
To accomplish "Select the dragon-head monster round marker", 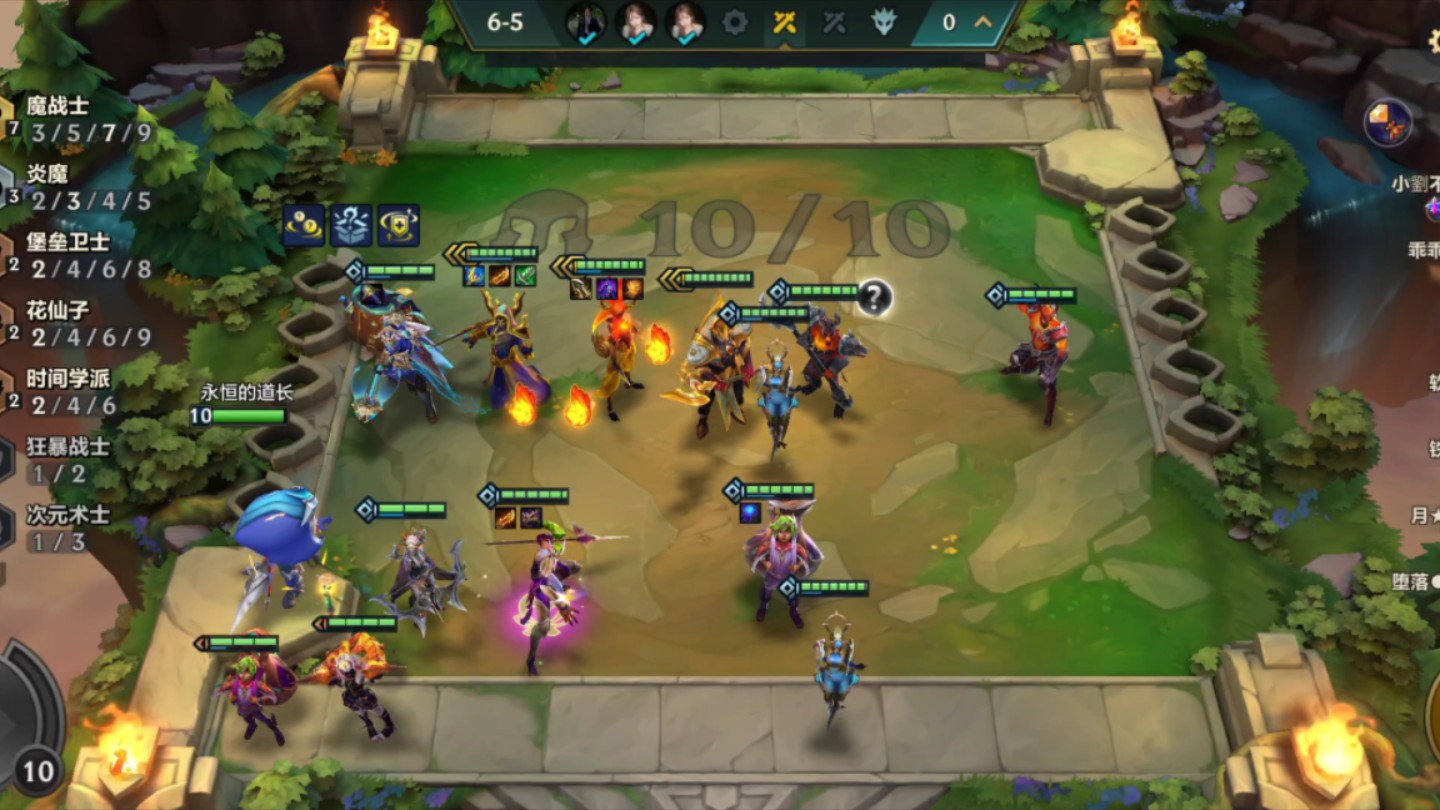I will click(883, 23).
